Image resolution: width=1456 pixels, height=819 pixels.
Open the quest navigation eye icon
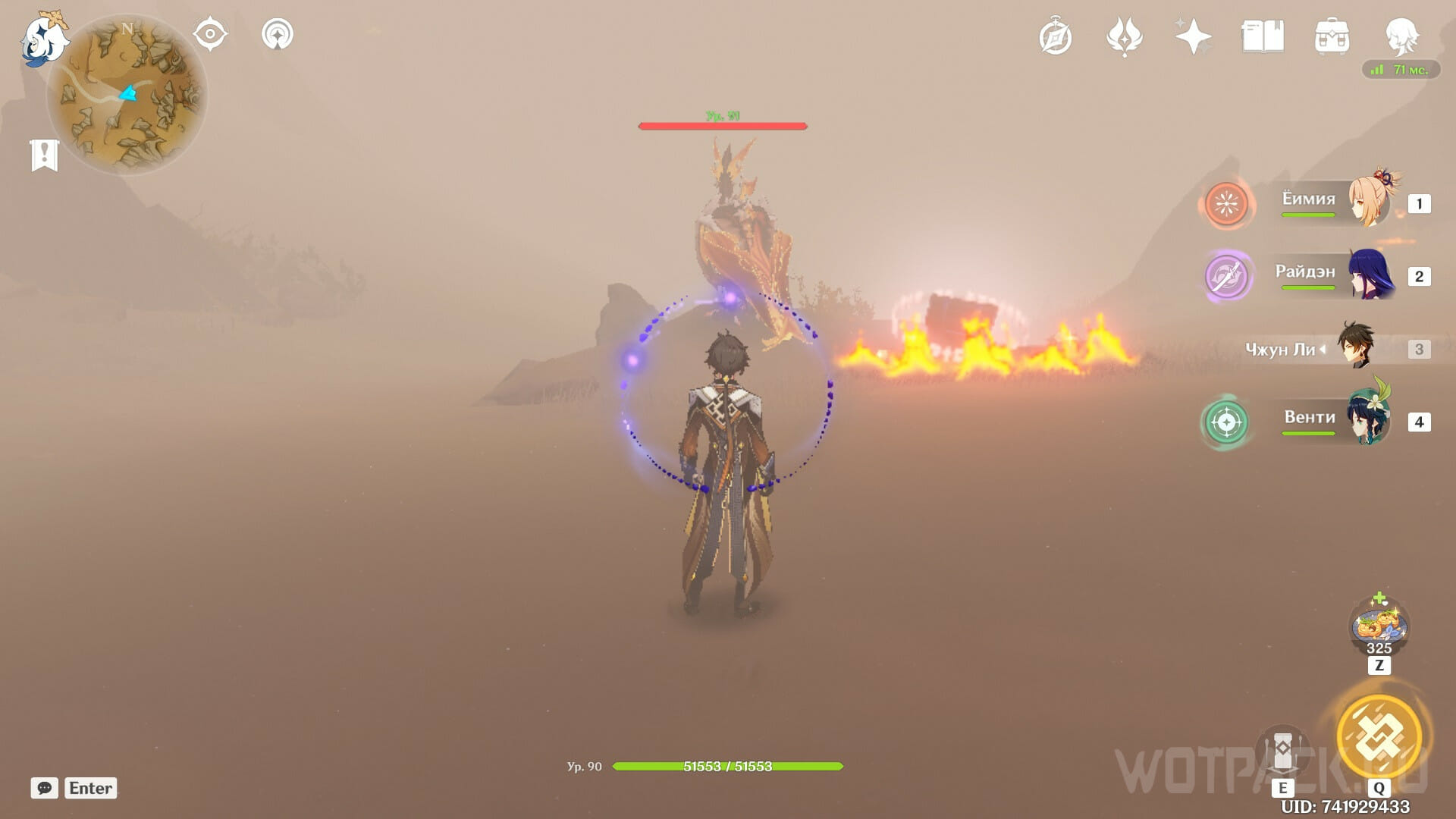click(210, 34)
